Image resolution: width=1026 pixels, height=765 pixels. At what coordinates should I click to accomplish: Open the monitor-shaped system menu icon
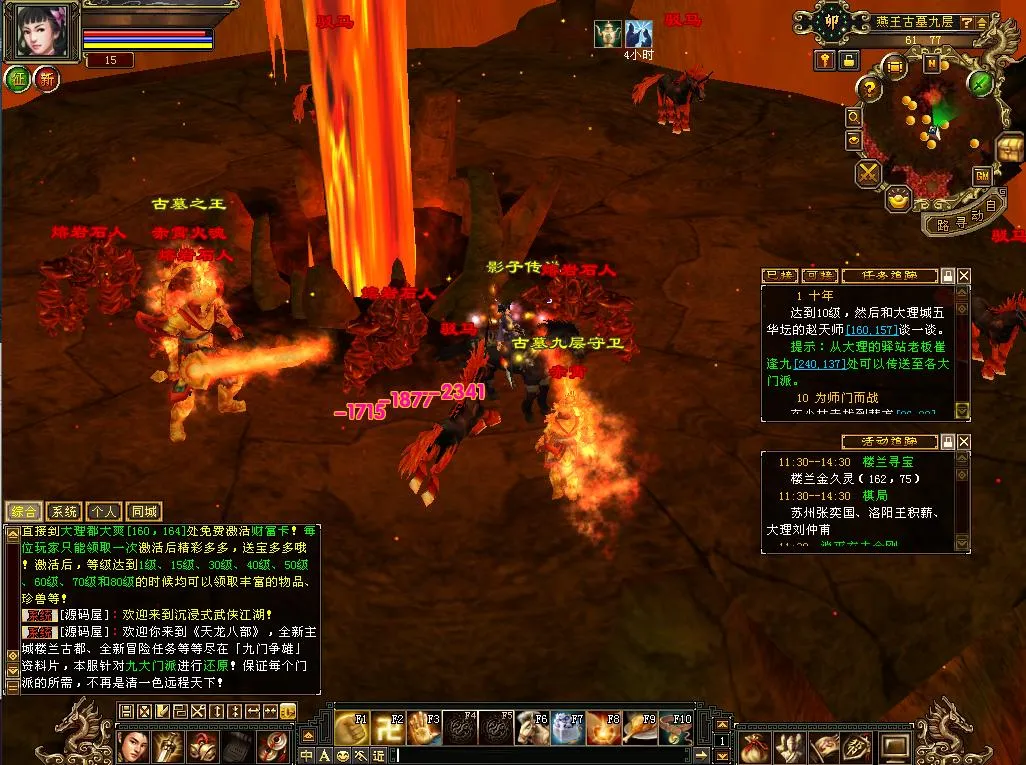click(x=893, y=747)
